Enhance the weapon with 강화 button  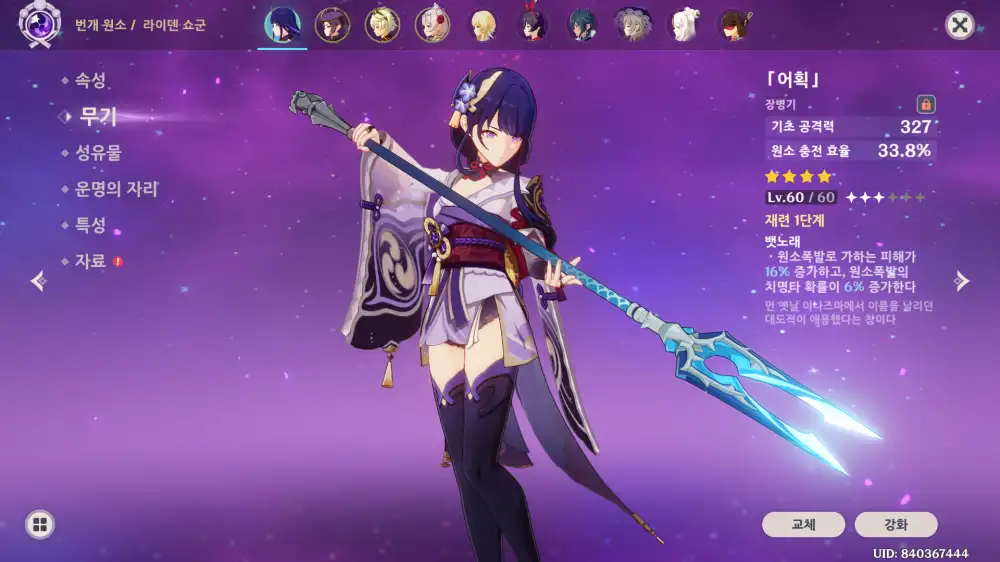click(895, 524)
